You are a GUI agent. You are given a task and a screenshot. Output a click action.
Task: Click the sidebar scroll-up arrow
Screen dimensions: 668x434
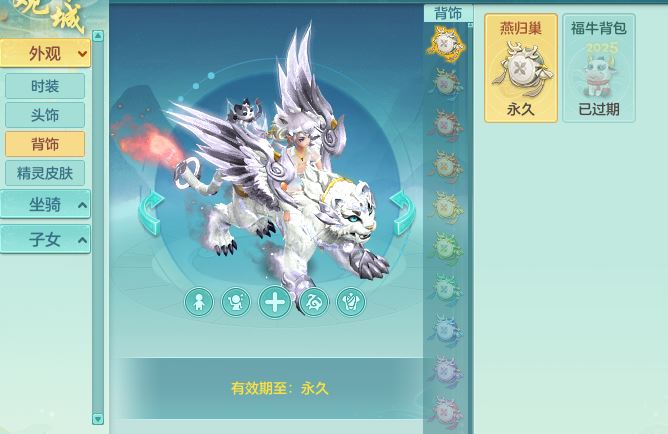pos(98,36)
